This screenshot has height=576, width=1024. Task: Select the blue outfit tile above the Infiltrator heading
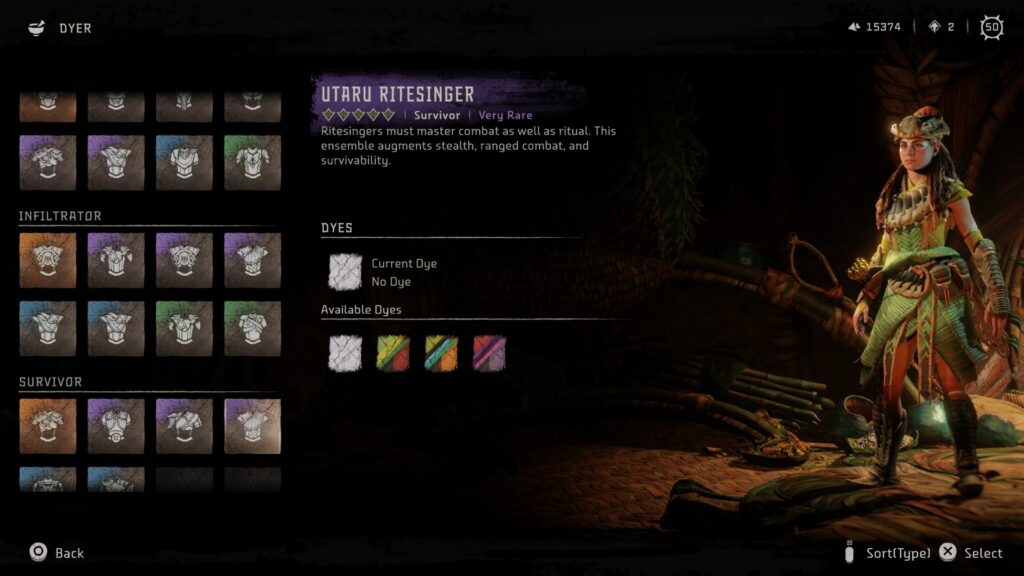(184, 163)
